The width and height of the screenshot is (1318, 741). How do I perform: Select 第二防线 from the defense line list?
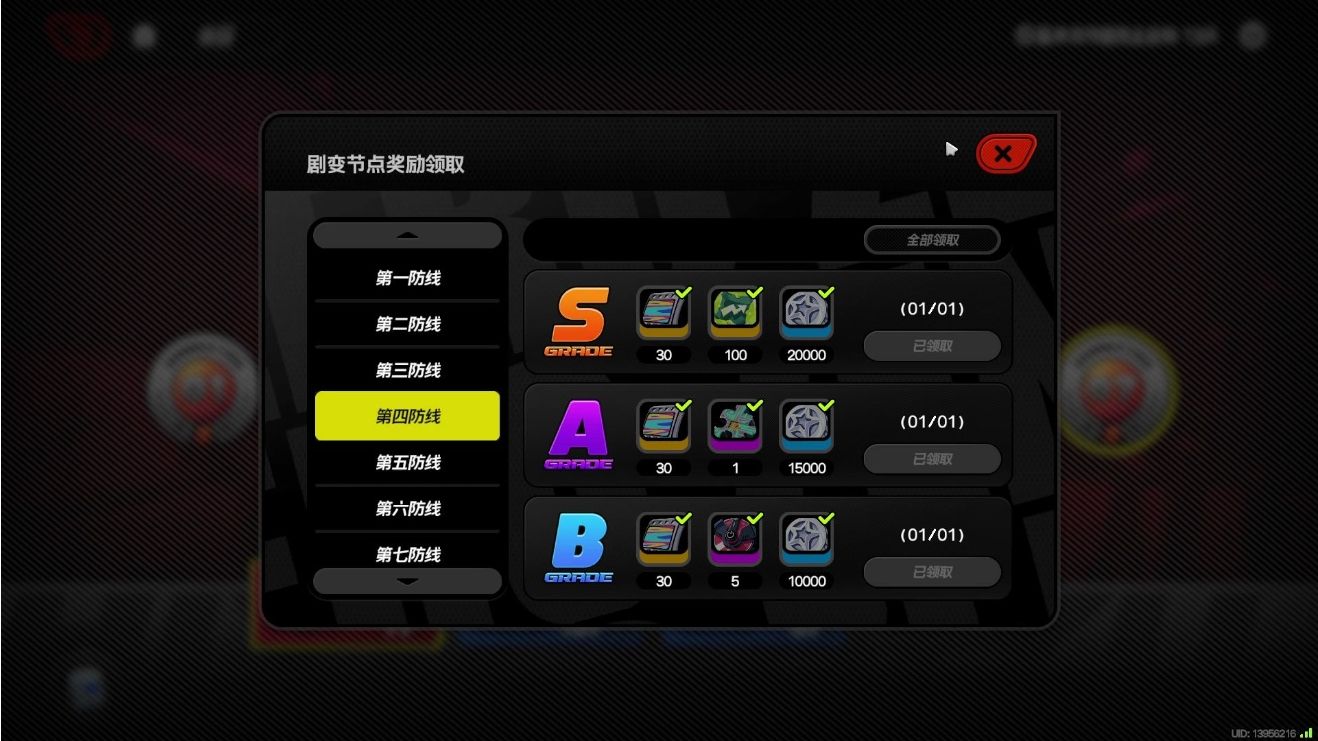click(406, 324)
